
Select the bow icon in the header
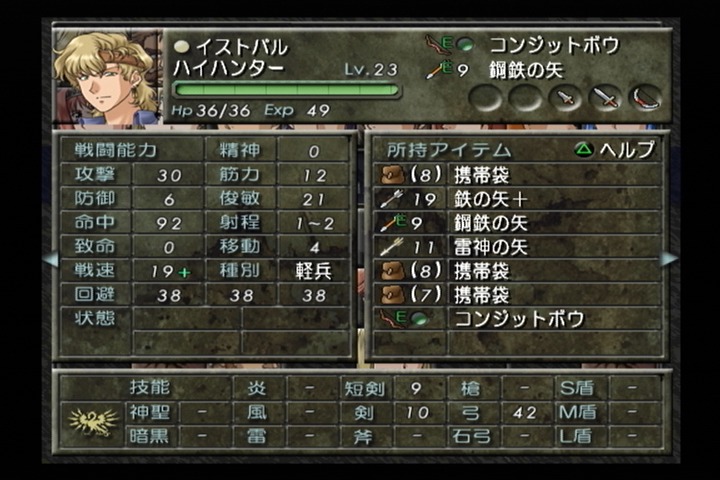pyautogui.click(x=645, y=97)
